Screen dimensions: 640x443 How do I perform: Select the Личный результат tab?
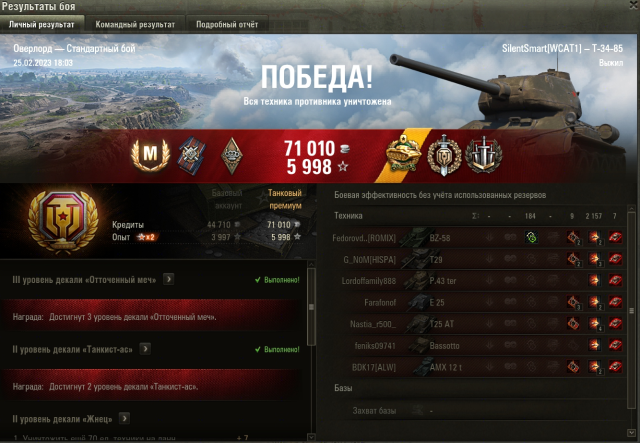tap(43, 23)
